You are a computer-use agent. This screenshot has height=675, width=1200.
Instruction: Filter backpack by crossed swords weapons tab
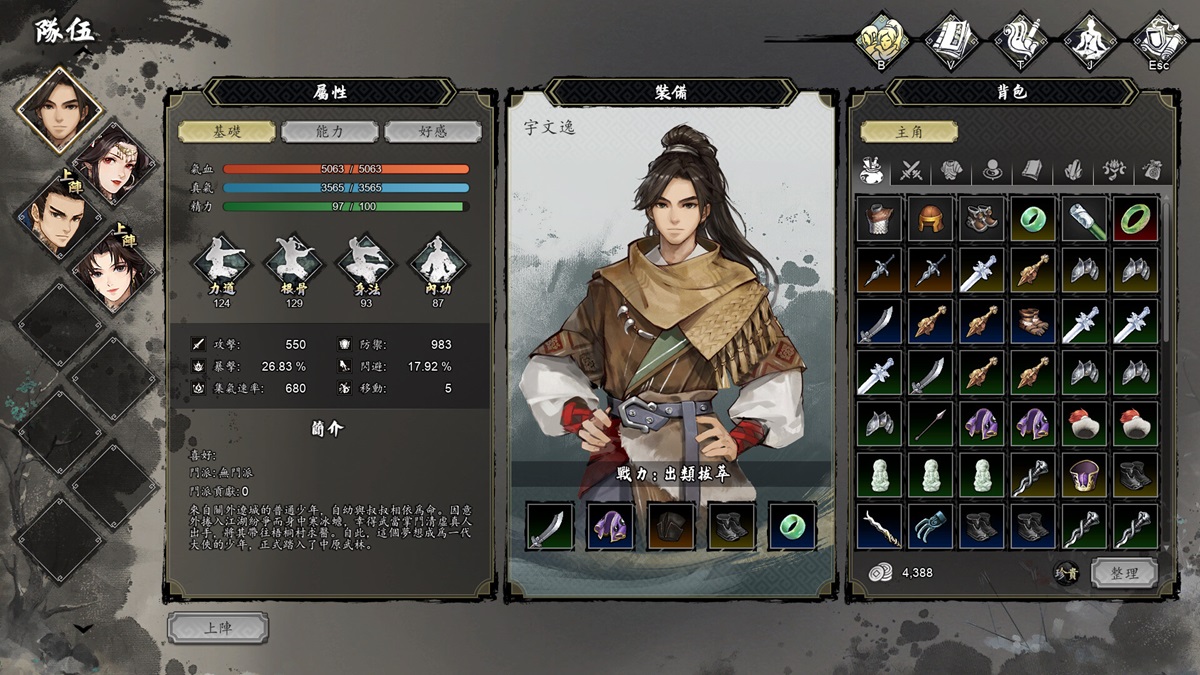click(911, 170)
